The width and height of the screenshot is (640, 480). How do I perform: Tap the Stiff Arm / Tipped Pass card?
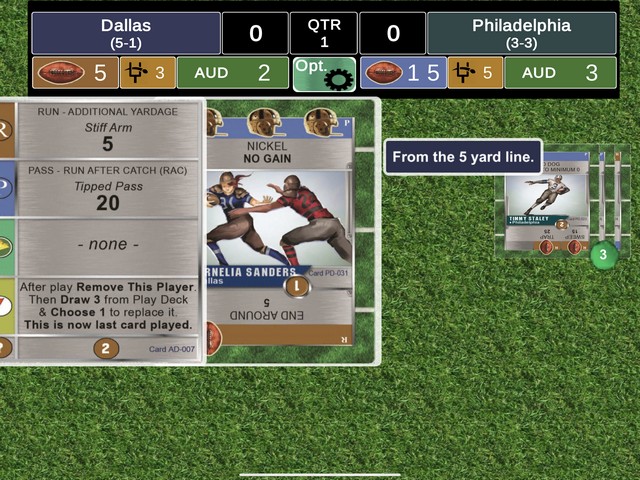click(107, 229)
